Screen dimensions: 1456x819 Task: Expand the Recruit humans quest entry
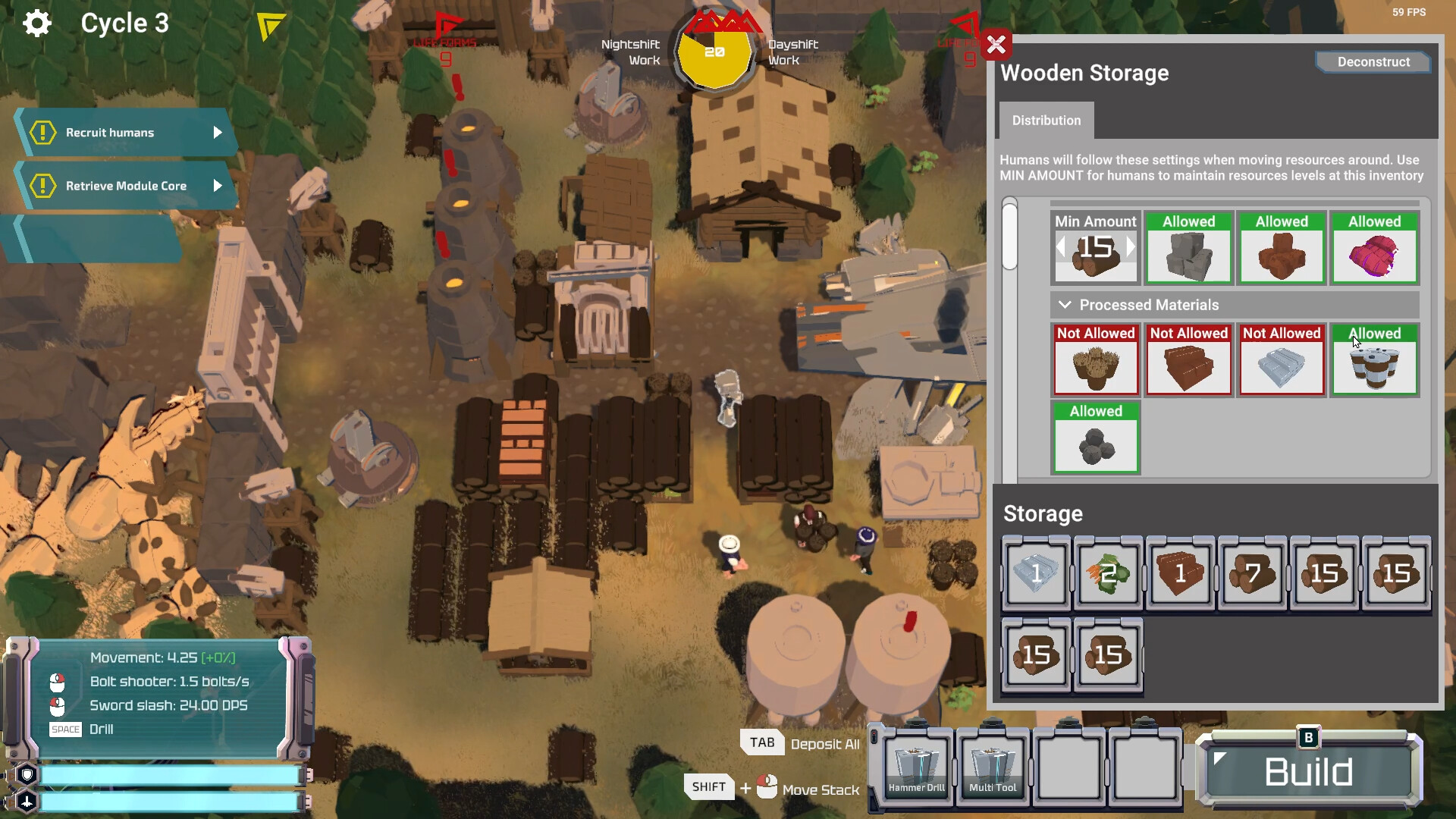pos(218,133)
